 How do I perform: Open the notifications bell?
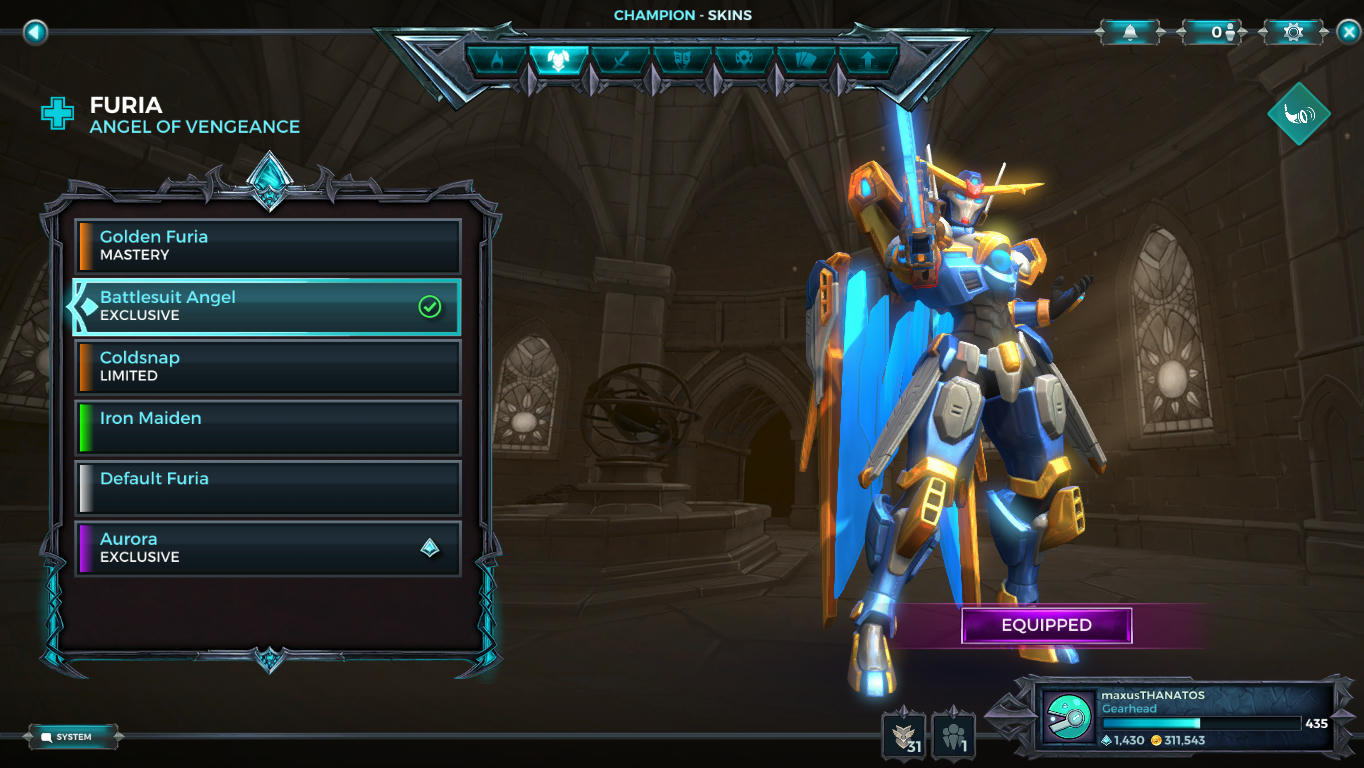(1129, 31)
